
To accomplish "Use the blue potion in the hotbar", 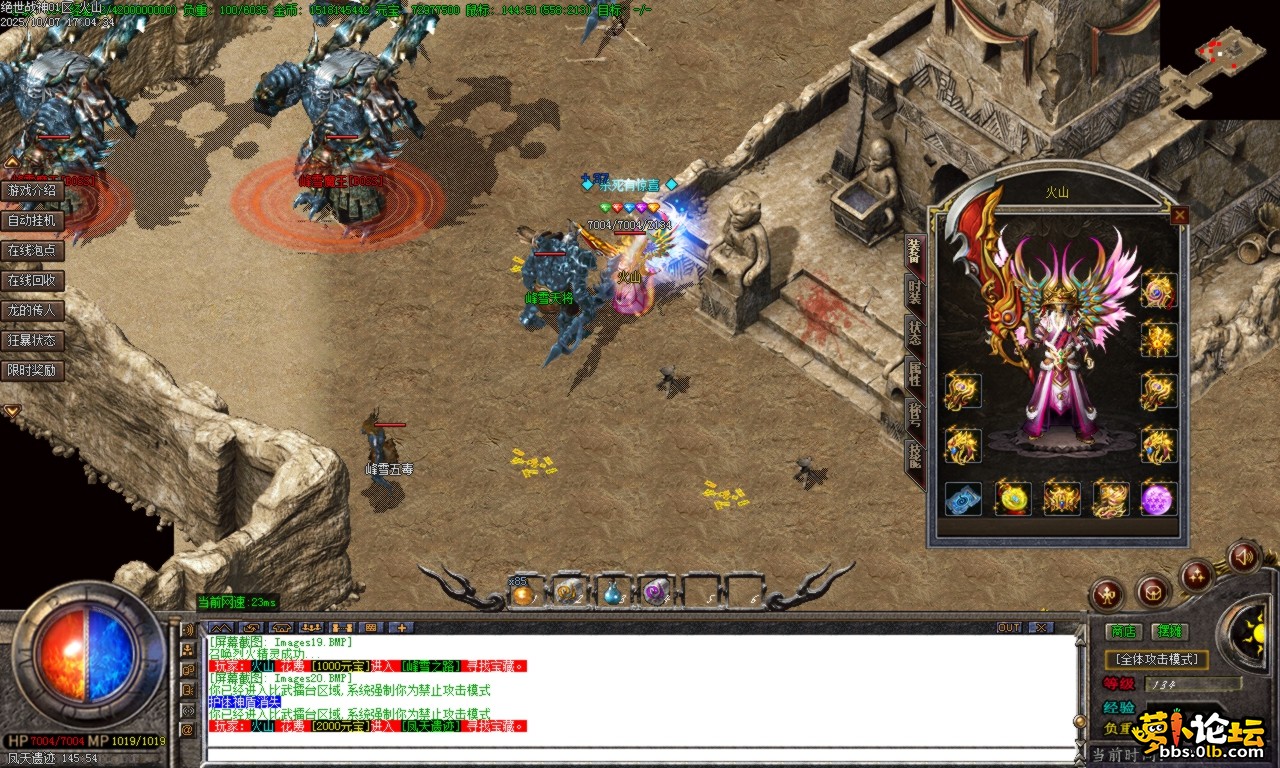I will pos(611,594).
